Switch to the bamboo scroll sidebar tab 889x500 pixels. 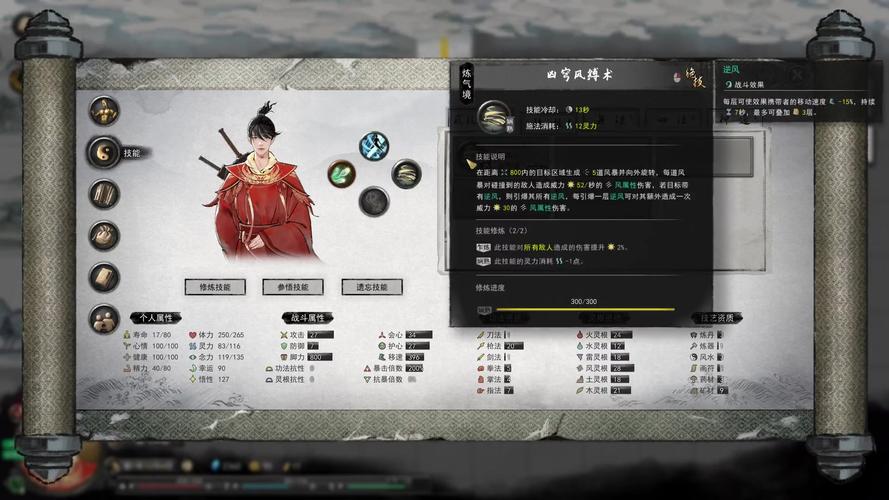pyautogui.click(x=105, y=193)
